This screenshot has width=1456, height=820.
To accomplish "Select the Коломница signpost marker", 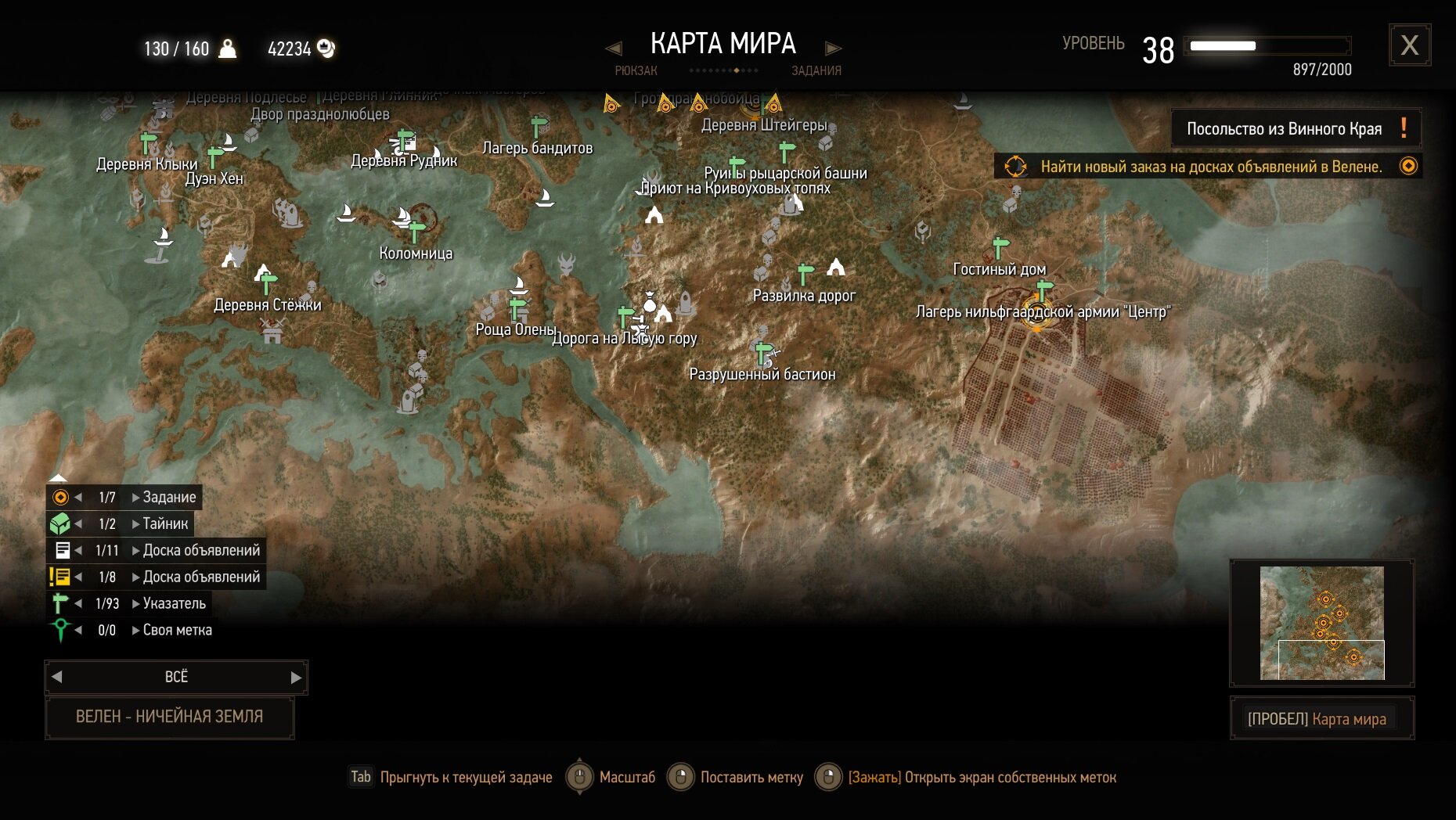I will click(416, 232).
